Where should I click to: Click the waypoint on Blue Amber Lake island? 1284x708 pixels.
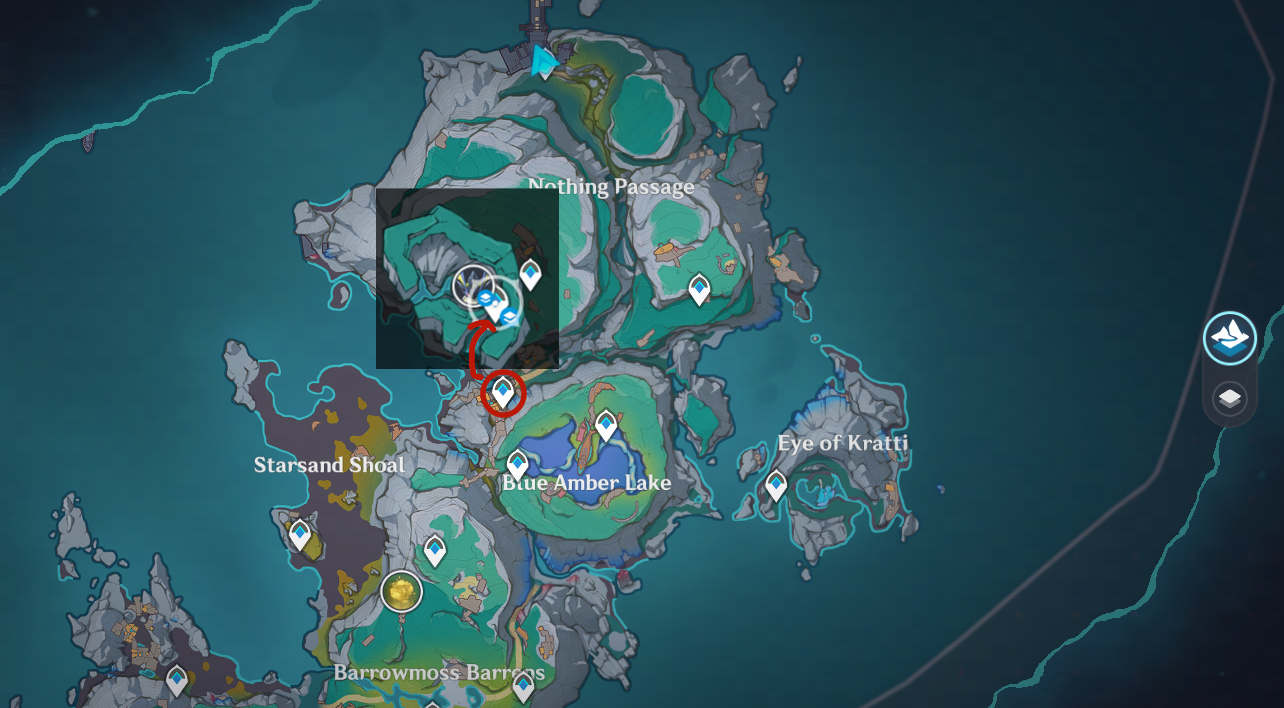tap(605, 426)
